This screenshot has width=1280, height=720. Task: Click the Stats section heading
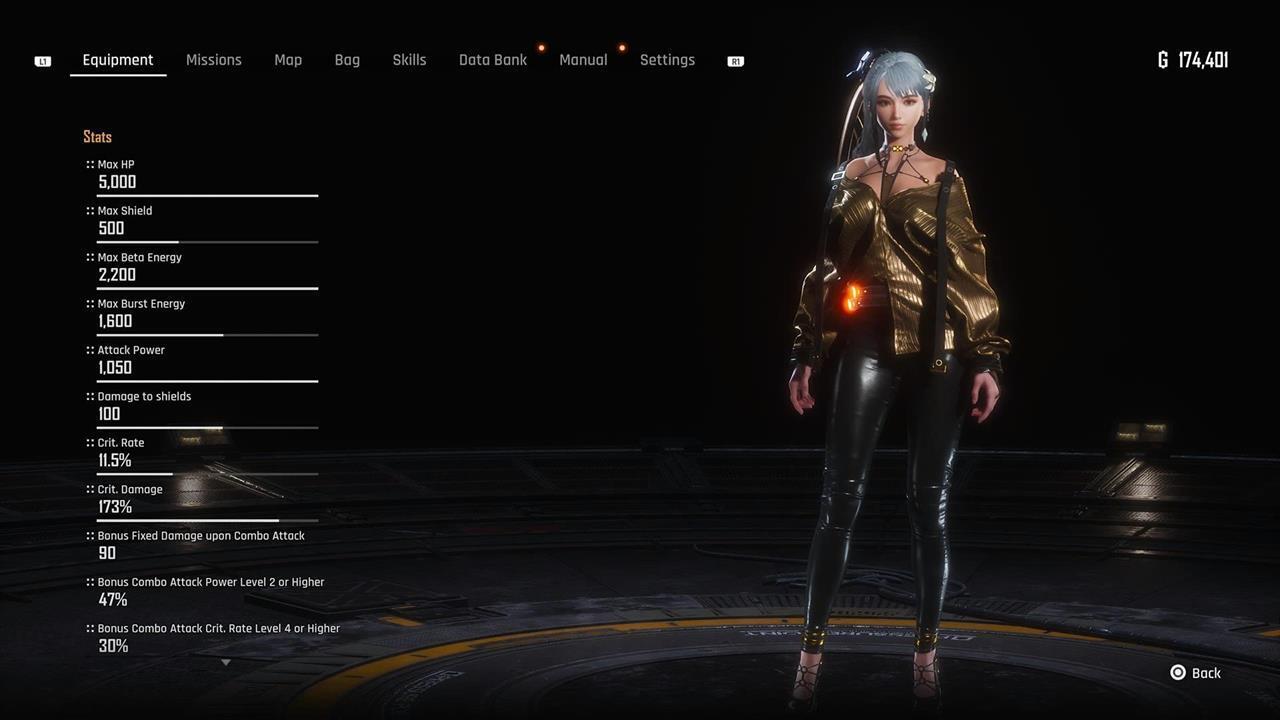(97, 137)
